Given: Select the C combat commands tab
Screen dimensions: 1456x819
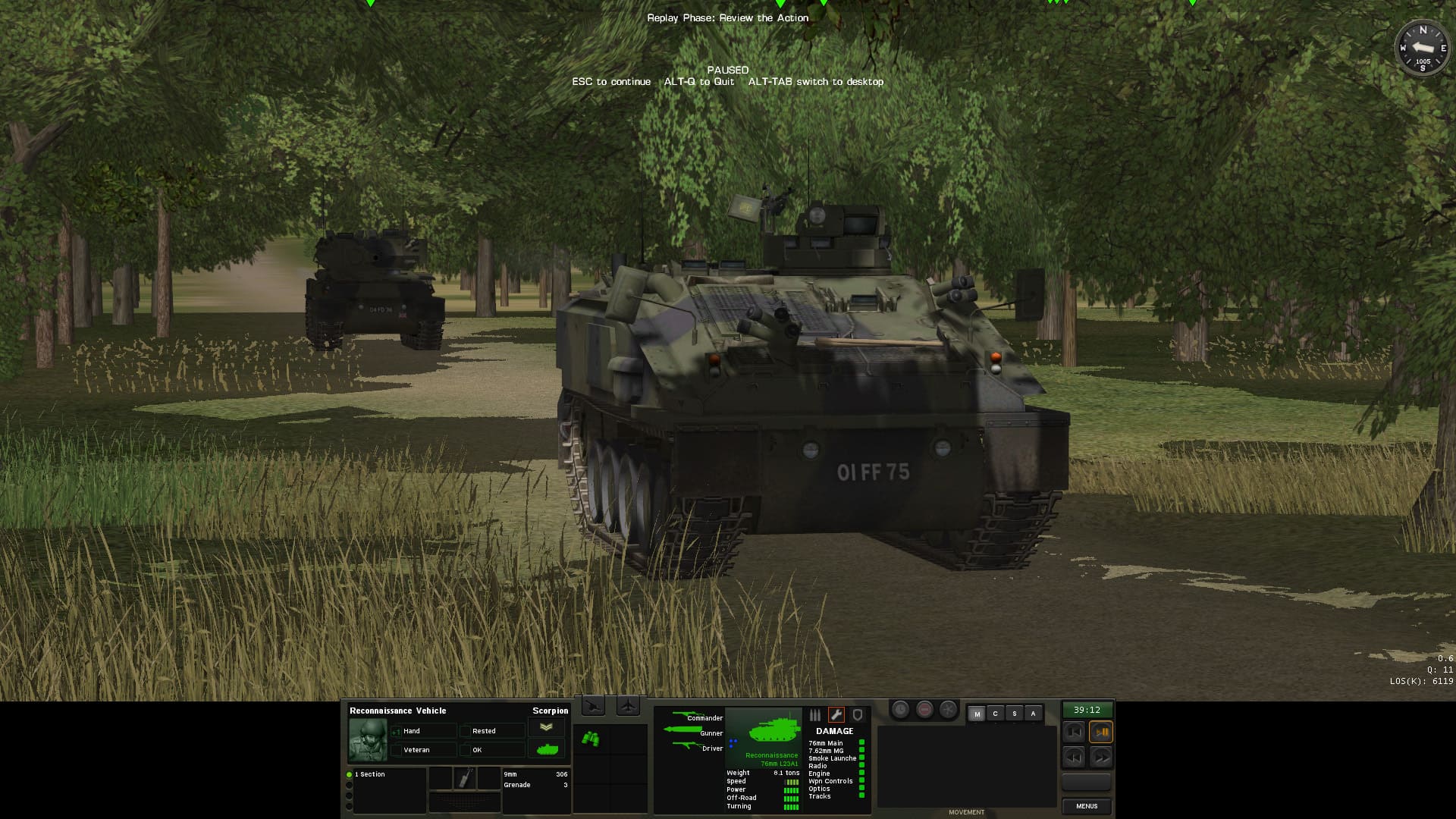Looking at the screenshot, I should tap(995, 714).
